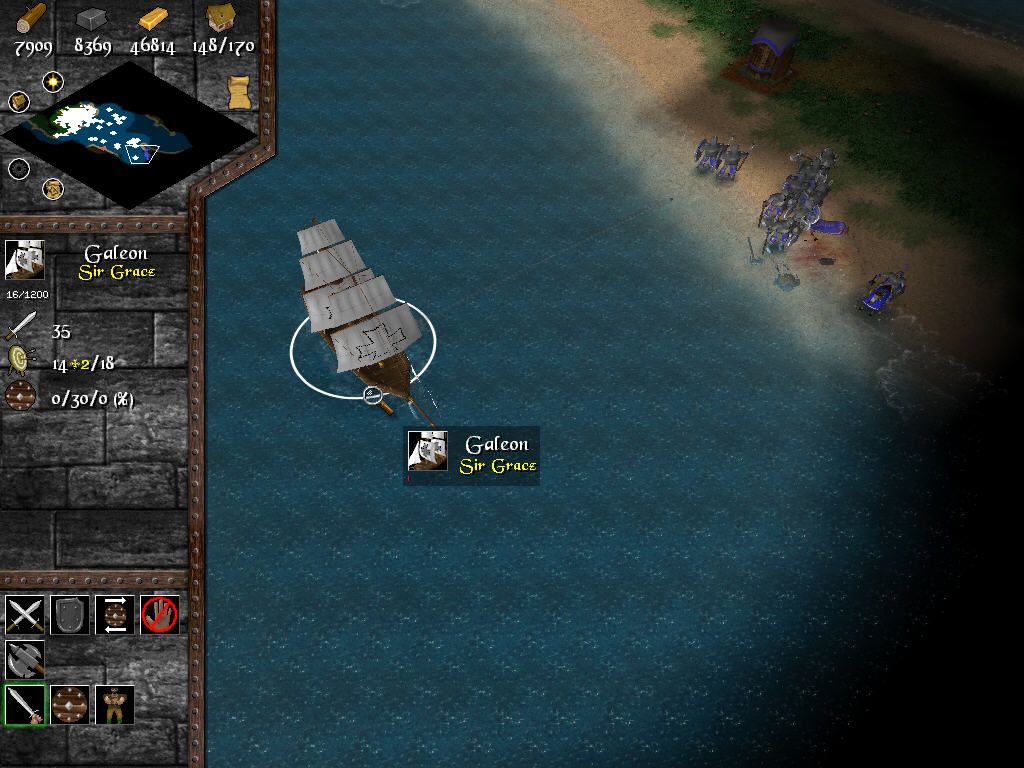Screen dimensions: 1024x768
Task: Select the gold block minimap button
Action: [19, 101]
